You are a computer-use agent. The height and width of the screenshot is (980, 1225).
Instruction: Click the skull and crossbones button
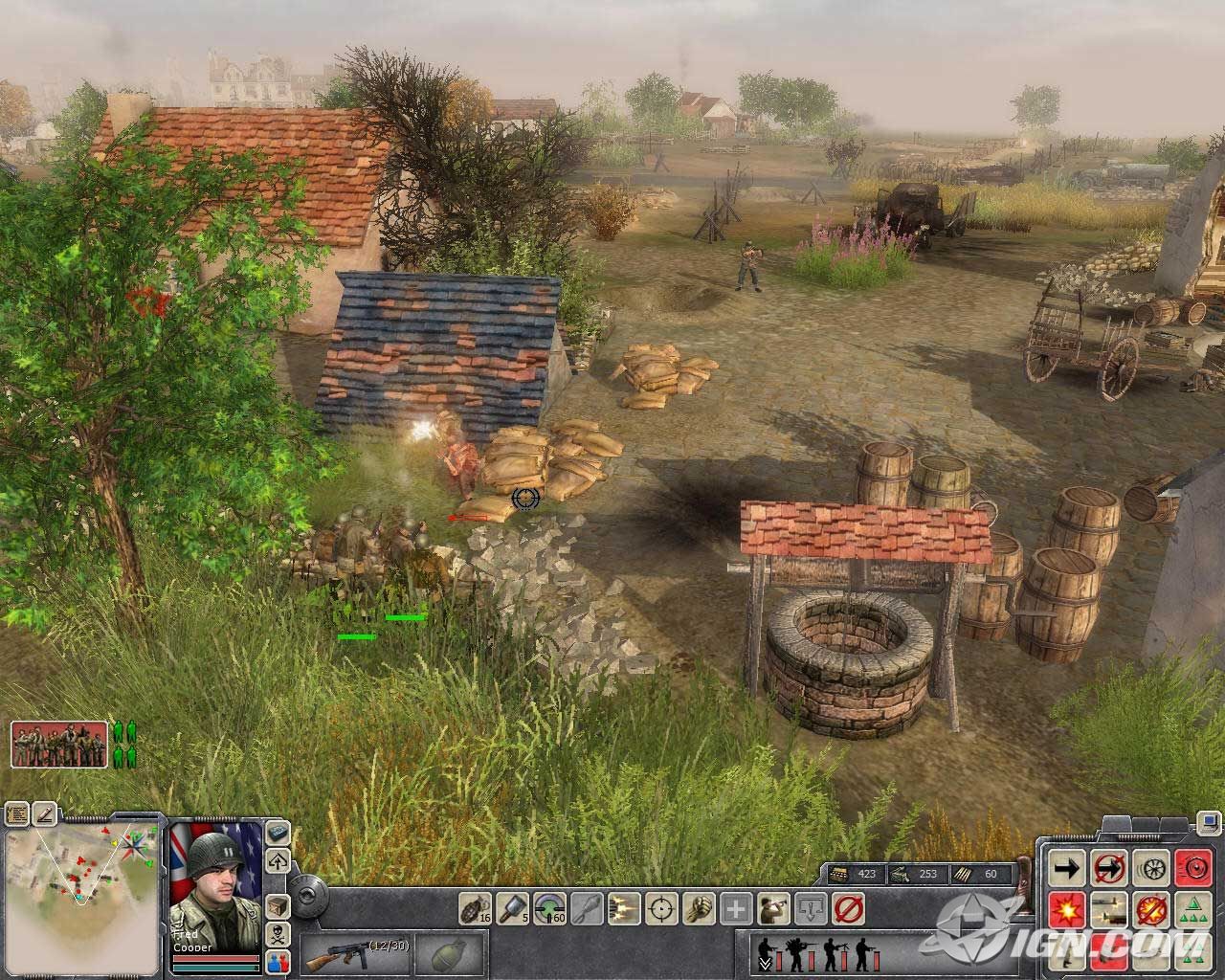pyautogui.click(x=278, y=934)
